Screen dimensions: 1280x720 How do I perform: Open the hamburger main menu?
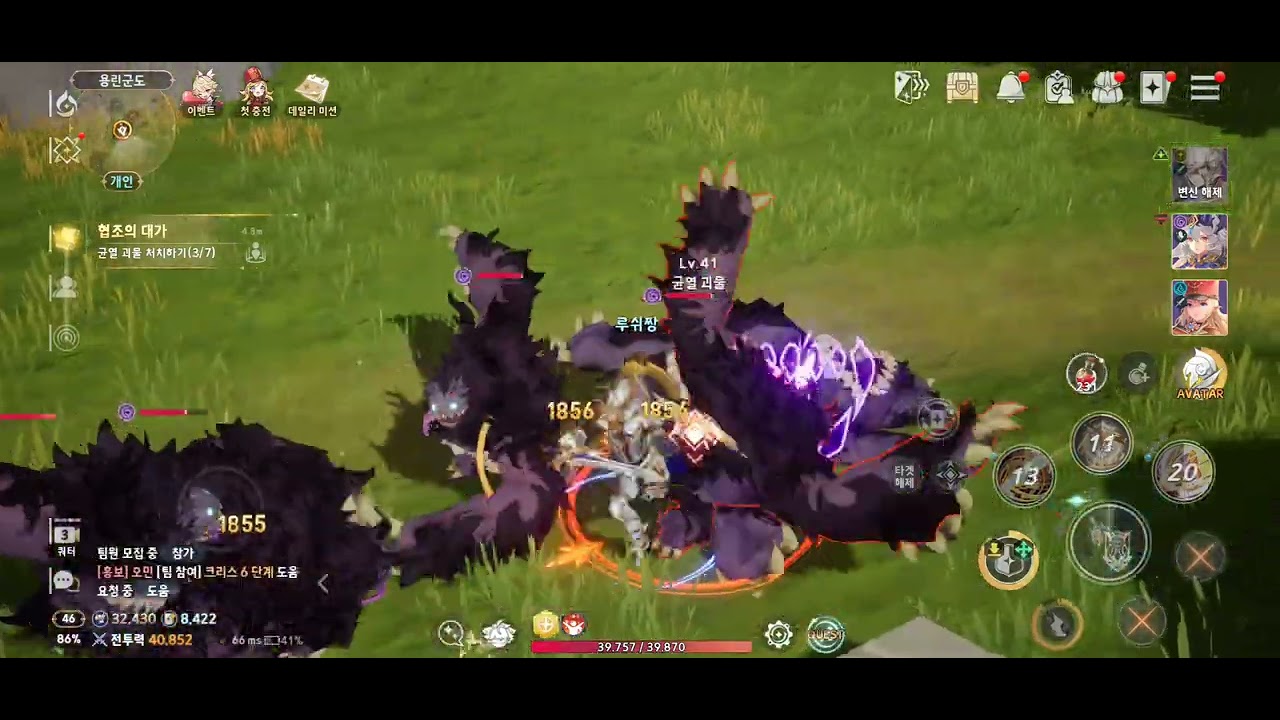[x=1205, y=88]
